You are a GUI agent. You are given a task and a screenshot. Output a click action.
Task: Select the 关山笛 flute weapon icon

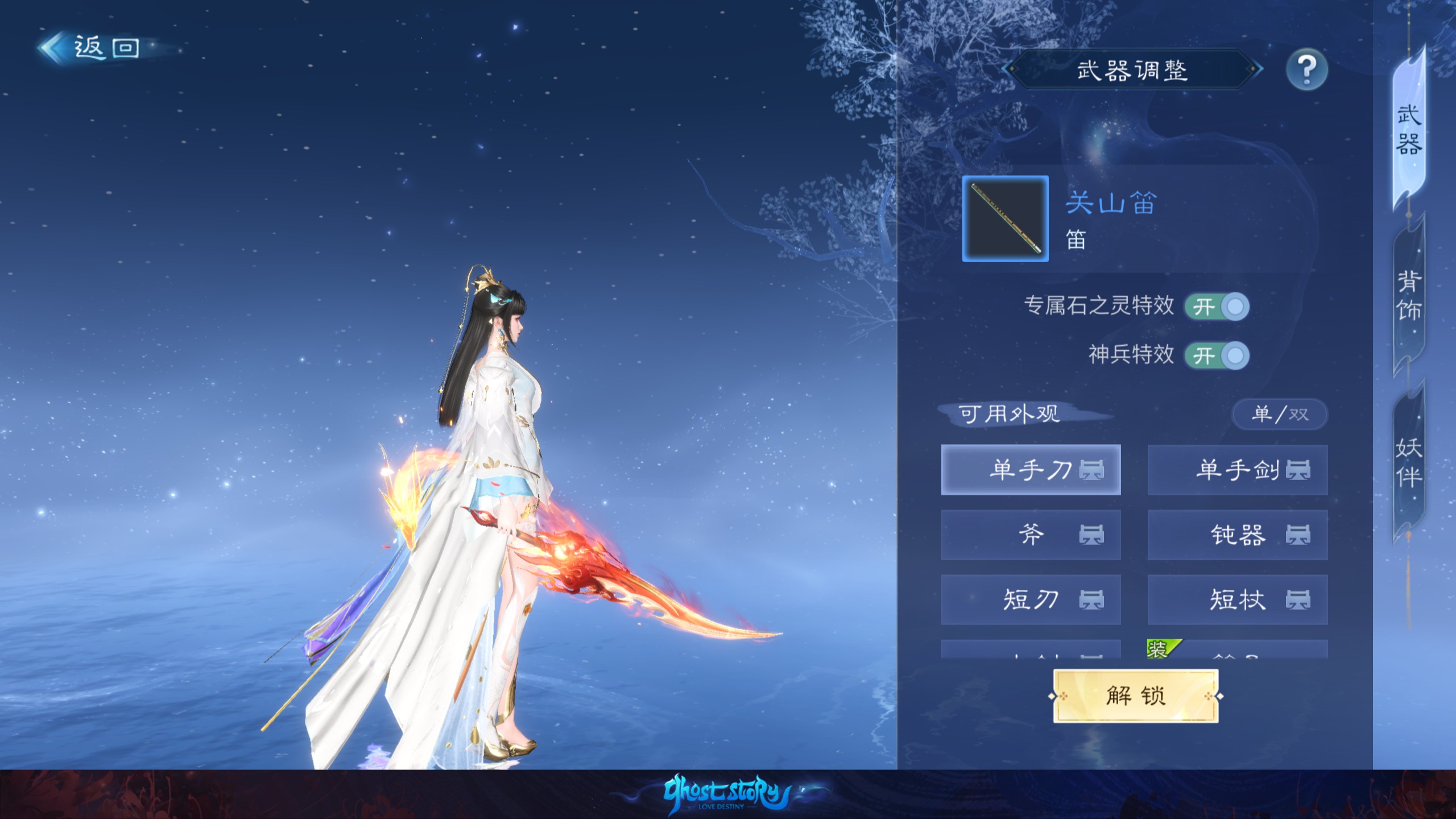click(1005, 219)
